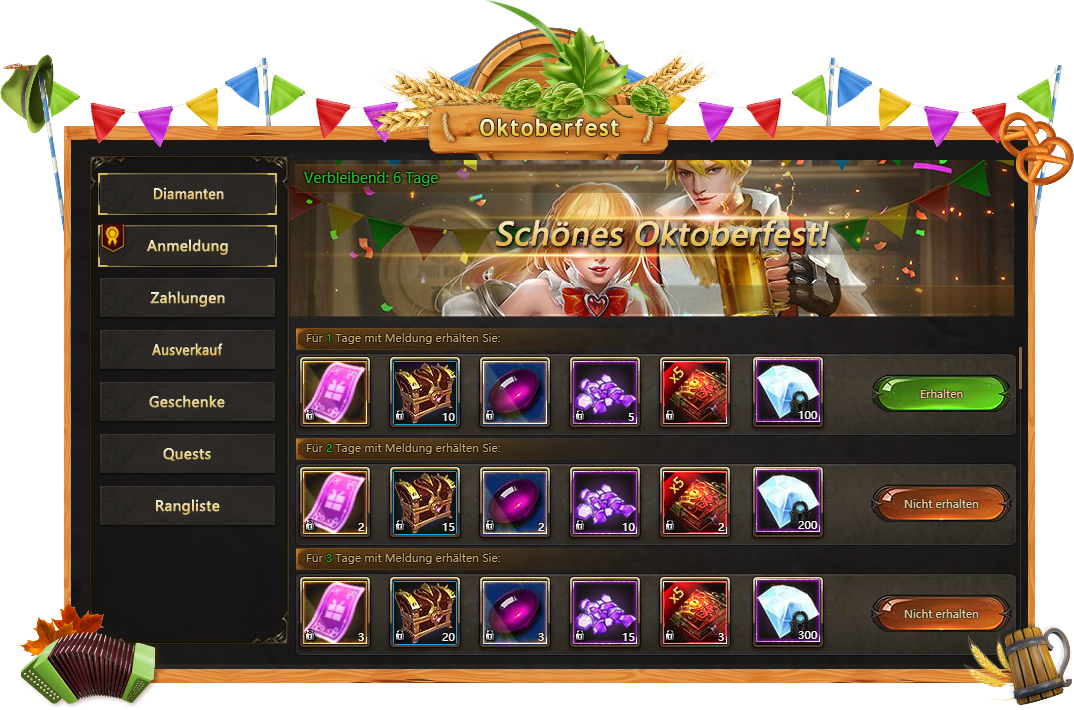Switch to the Zahlungen tab
The width and height of the screenshot is (1074, 710).
point(187,298)
